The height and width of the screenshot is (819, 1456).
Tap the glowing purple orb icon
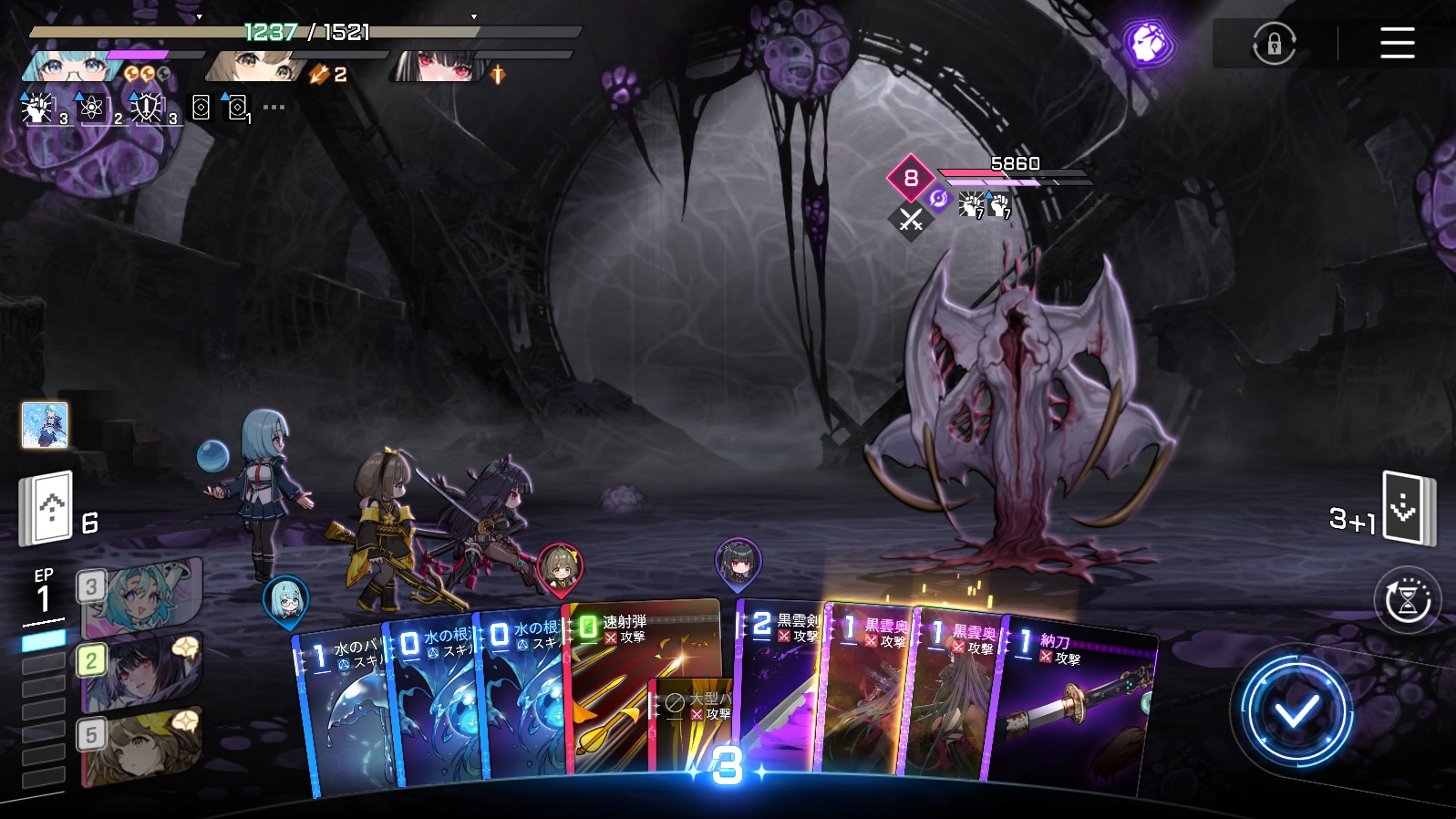[x=1147, y=43]
